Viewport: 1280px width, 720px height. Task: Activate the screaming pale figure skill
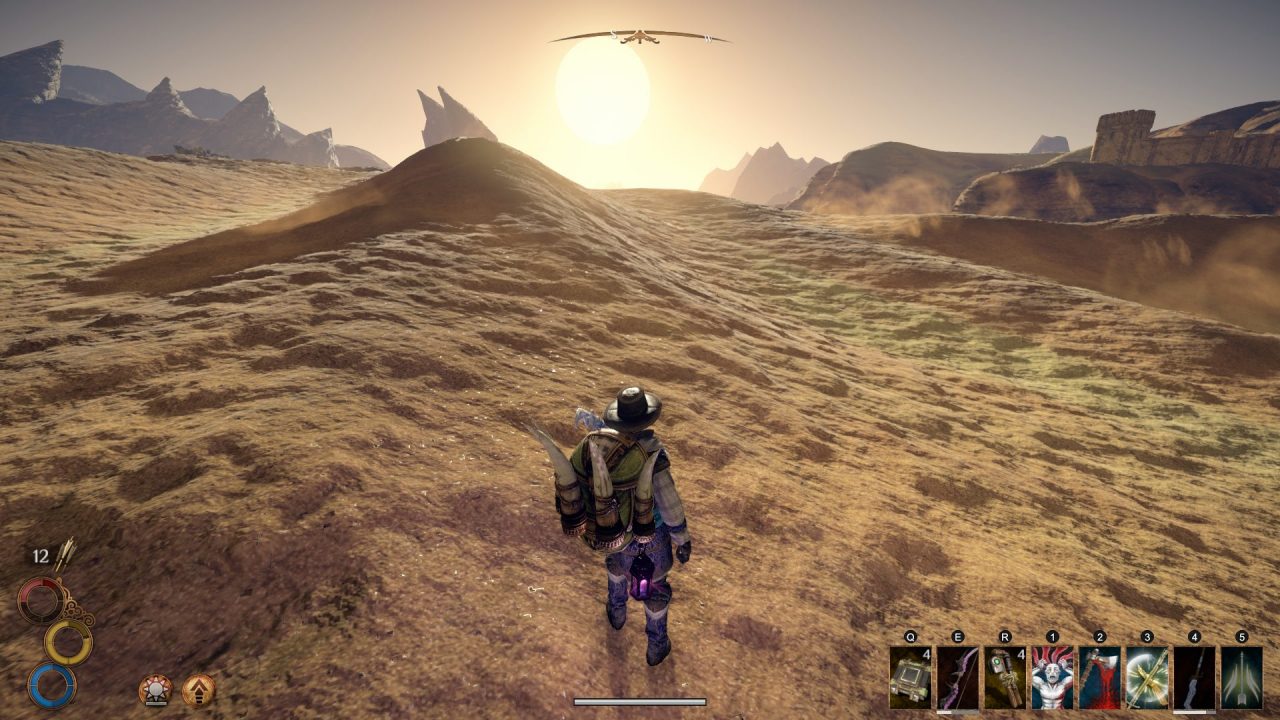tap(1052, 678)
